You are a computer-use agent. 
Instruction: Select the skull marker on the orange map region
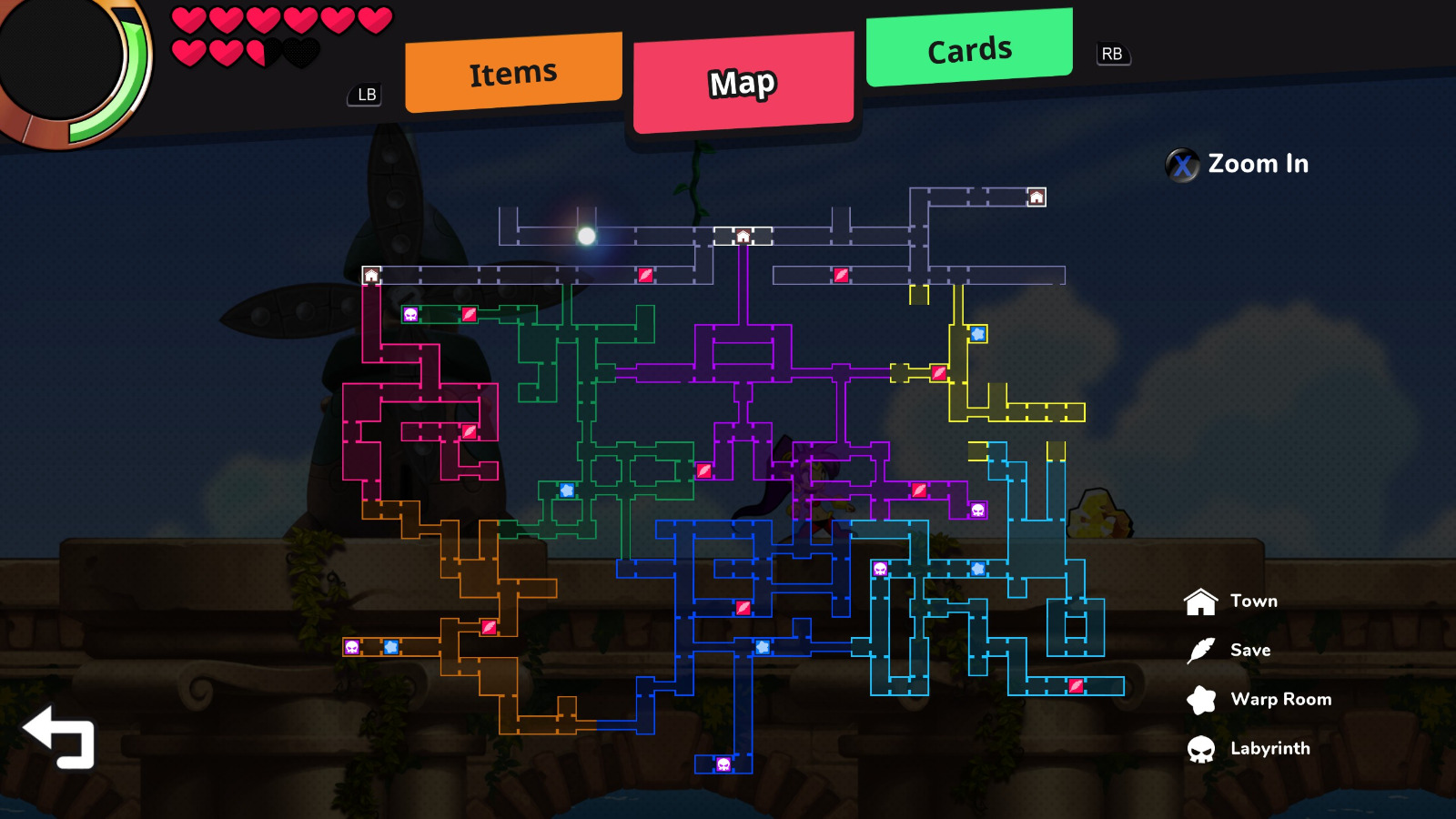tap(353, 646)
